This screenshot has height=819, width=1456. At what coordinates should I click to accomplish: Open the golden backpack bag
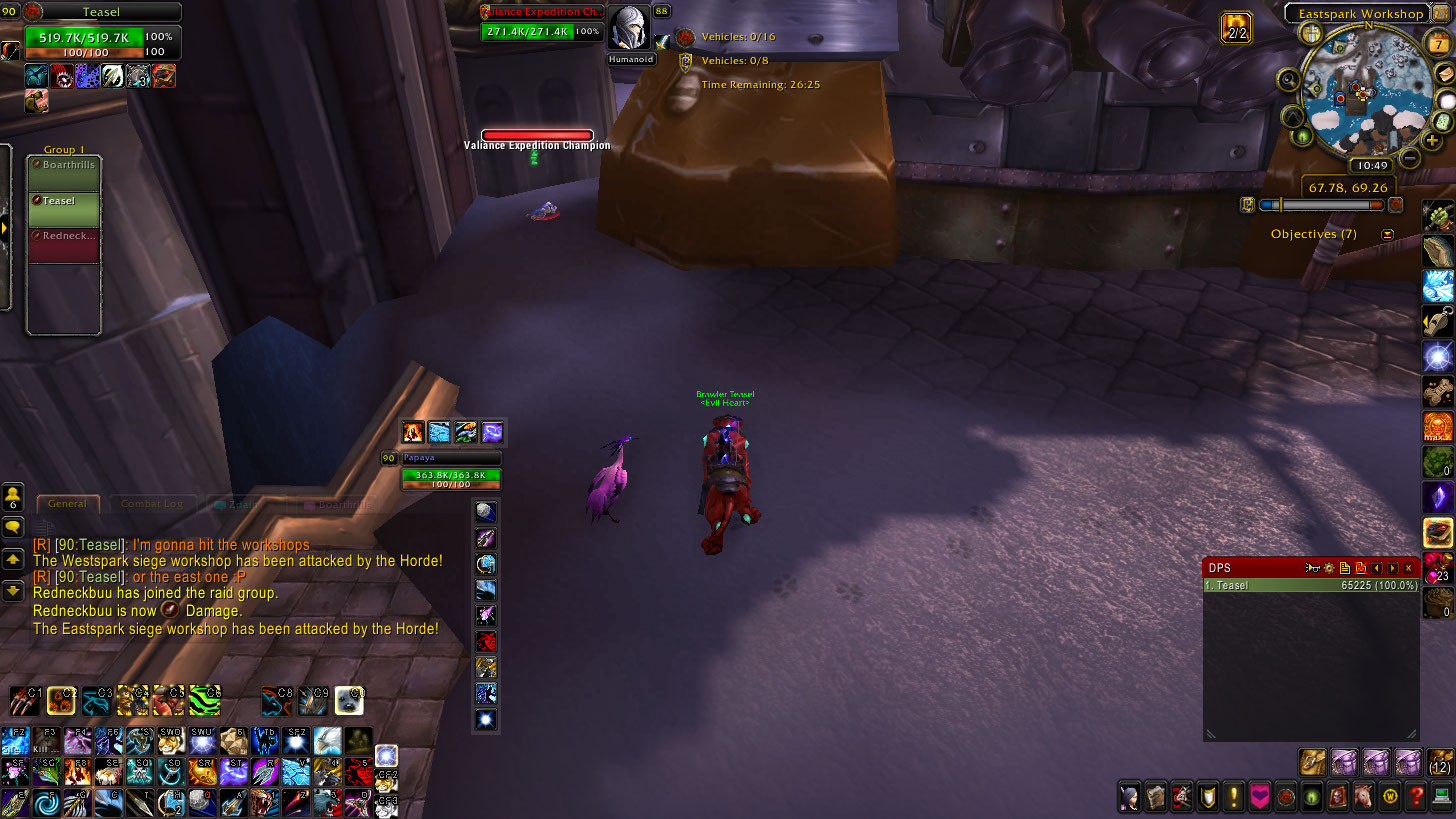coord(1312,762)
